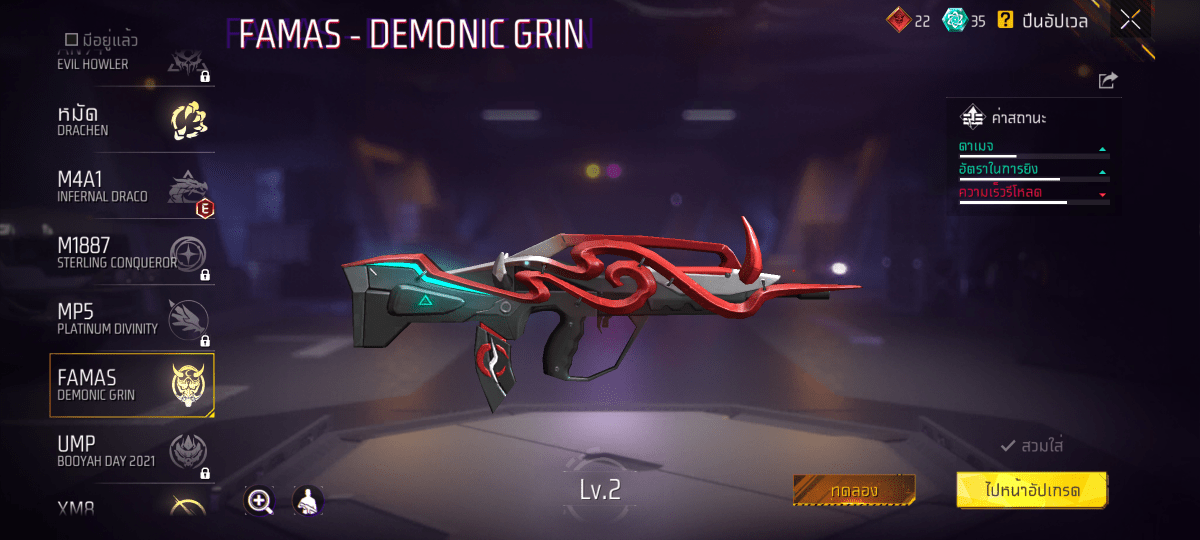Open the magnifying glass zoom view
1200x540 pixels.
pyautogui.click(x=260, y=501)
